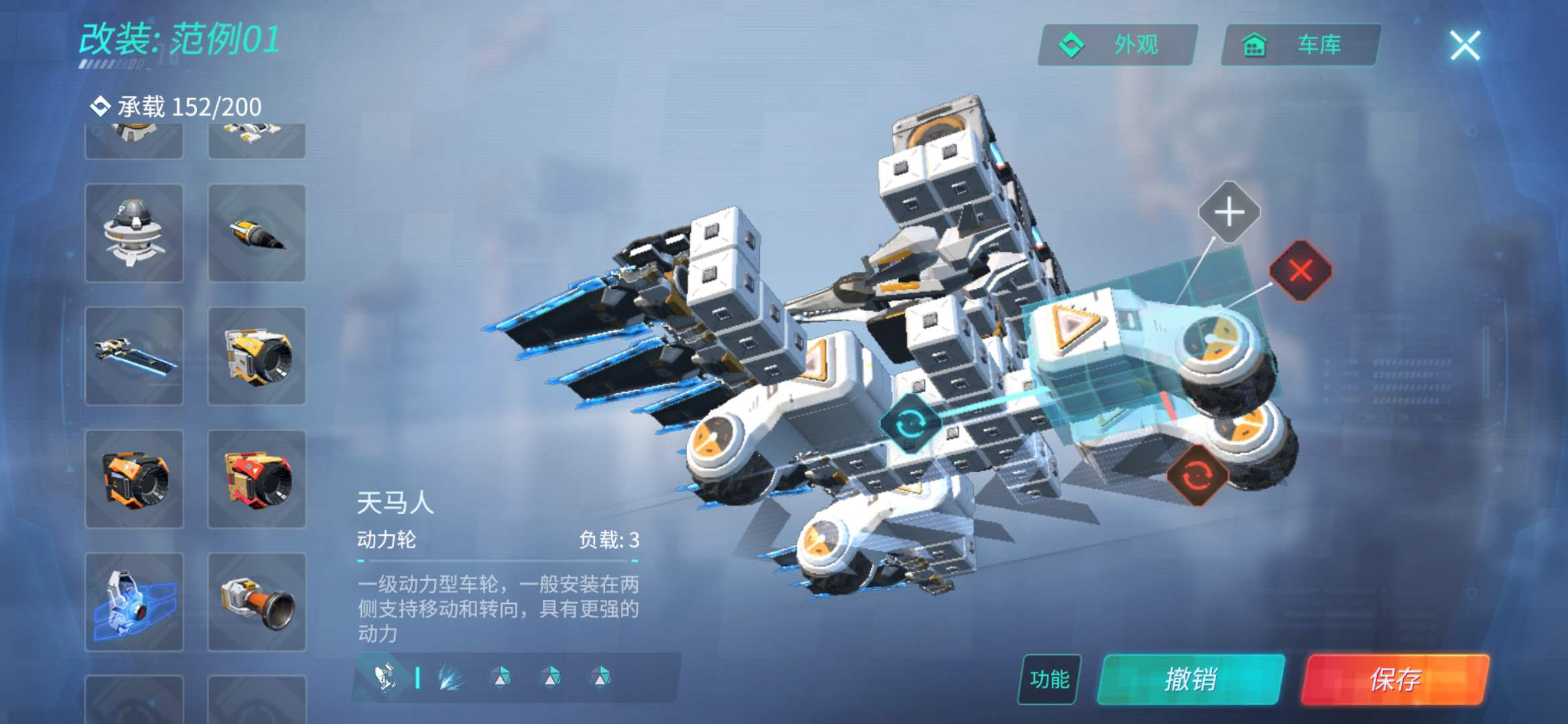Open the 车库 garage
Viewport: 1568px width, 724px height.
point(1300,45)
